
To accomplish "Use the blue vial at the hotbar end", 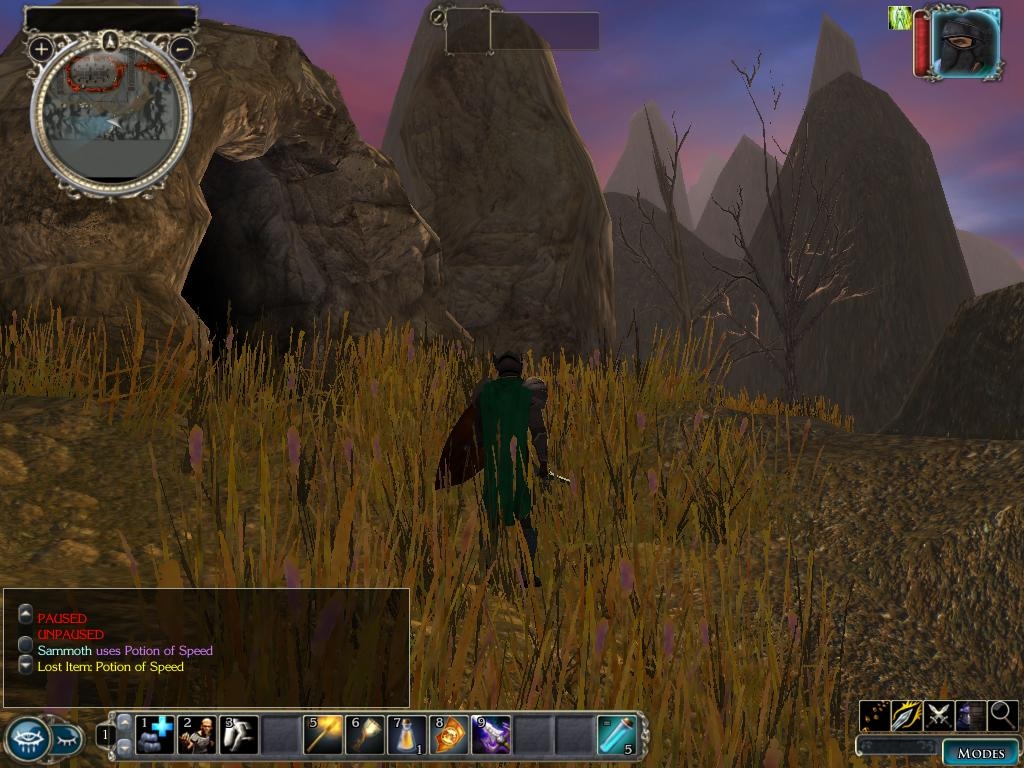I will point(616,735).
